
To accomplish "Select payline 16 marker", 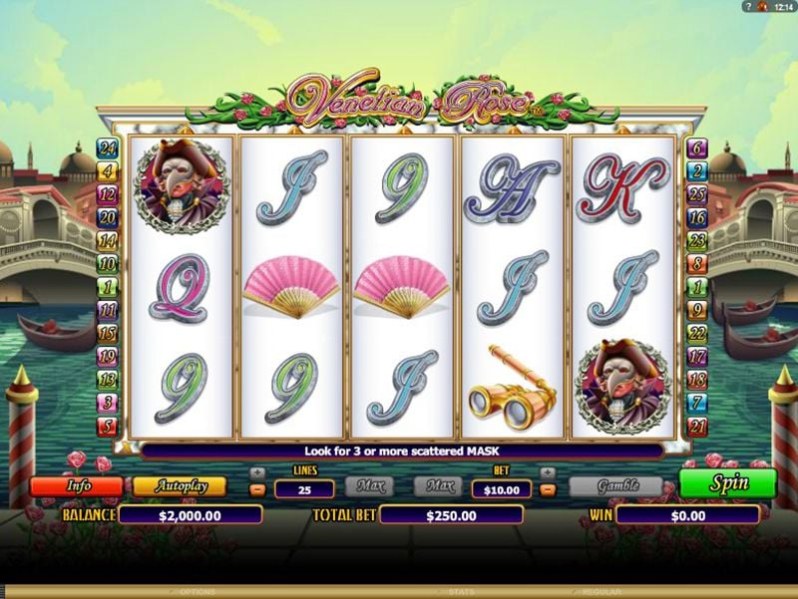I will pos(698,216).
